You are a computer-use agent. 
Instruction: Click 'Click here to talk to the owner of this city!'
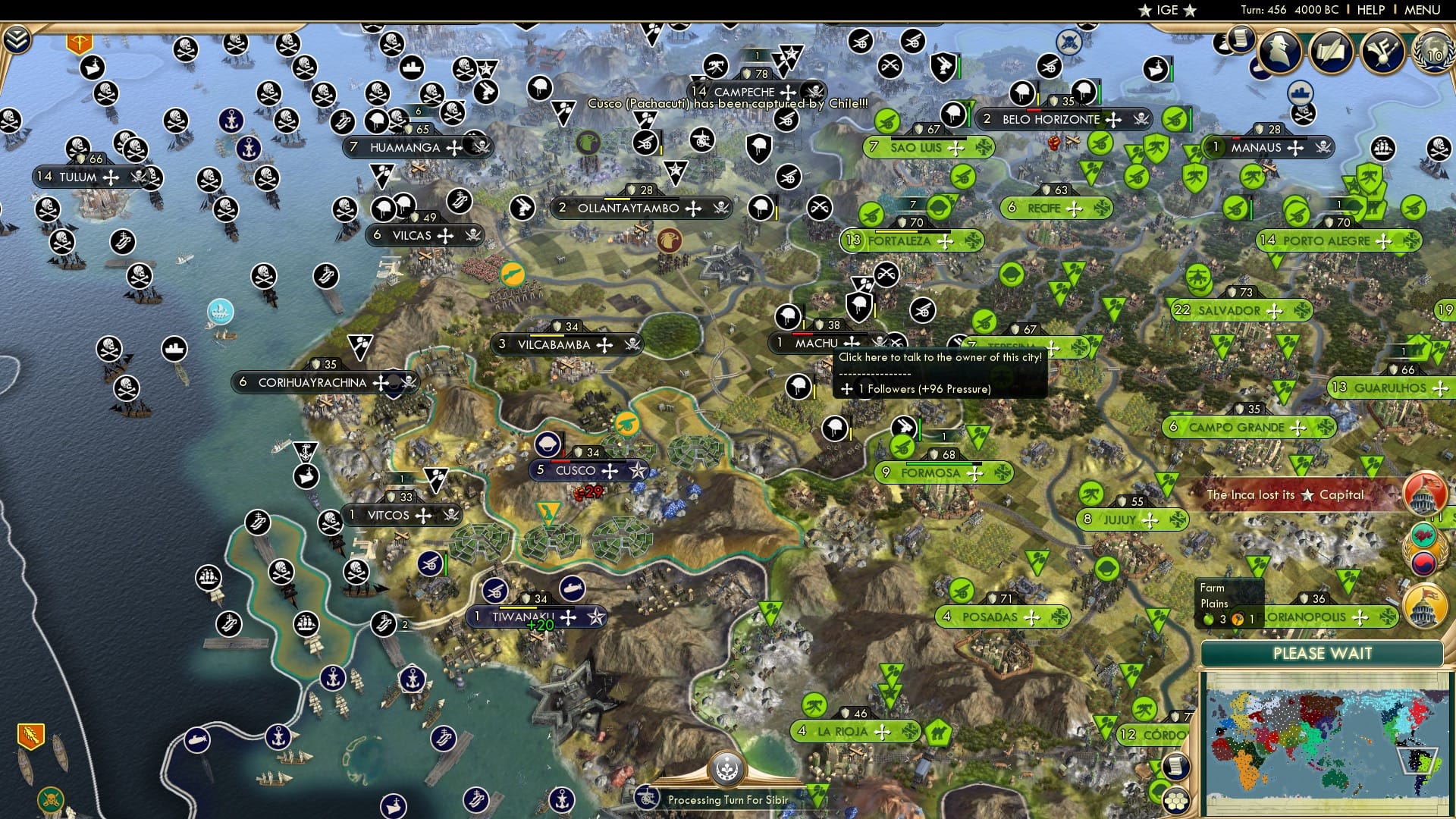pos(940,356)
